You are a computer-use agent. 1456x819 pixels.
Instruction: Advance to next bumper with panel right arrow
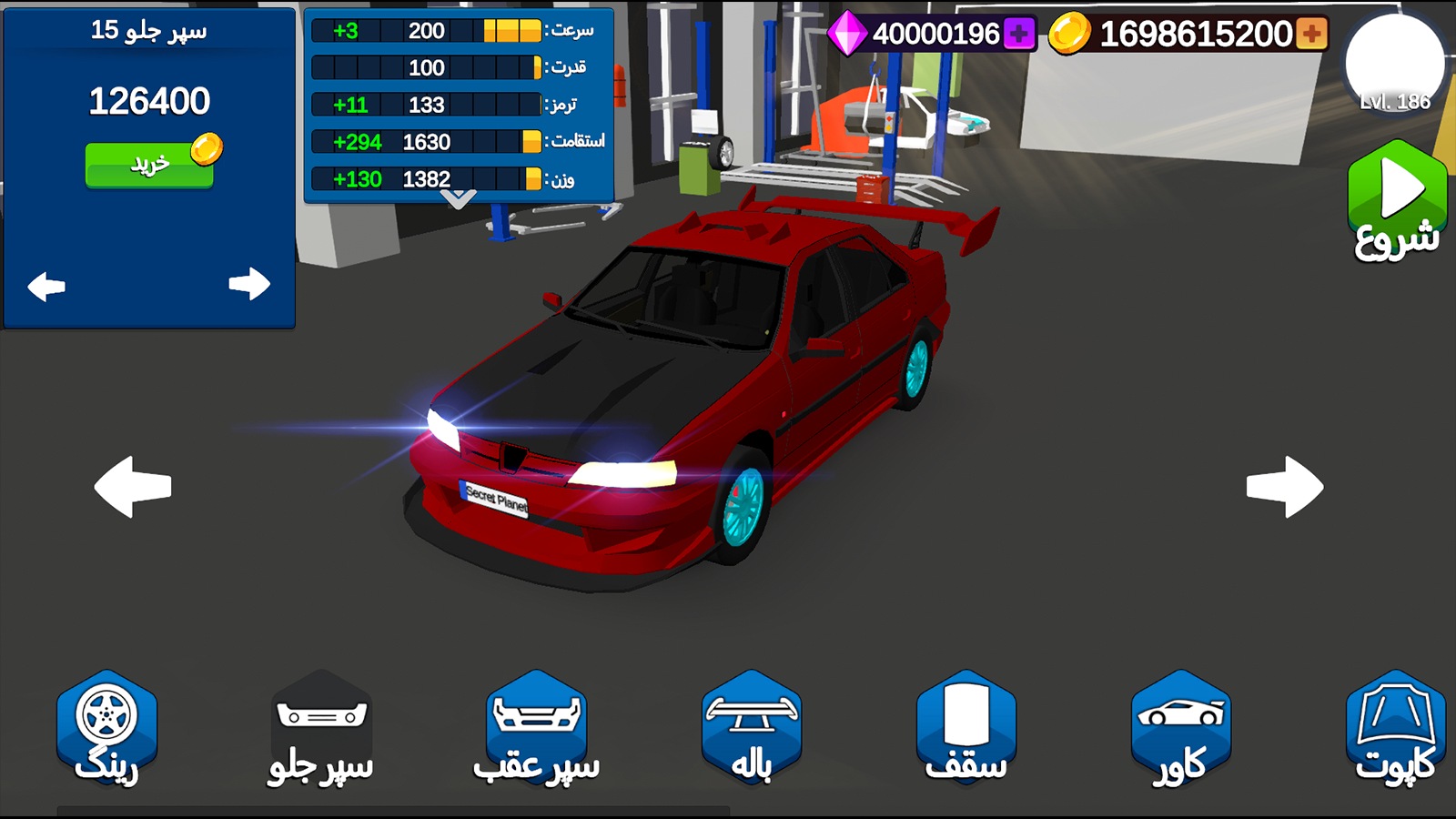tap(248, 285)
